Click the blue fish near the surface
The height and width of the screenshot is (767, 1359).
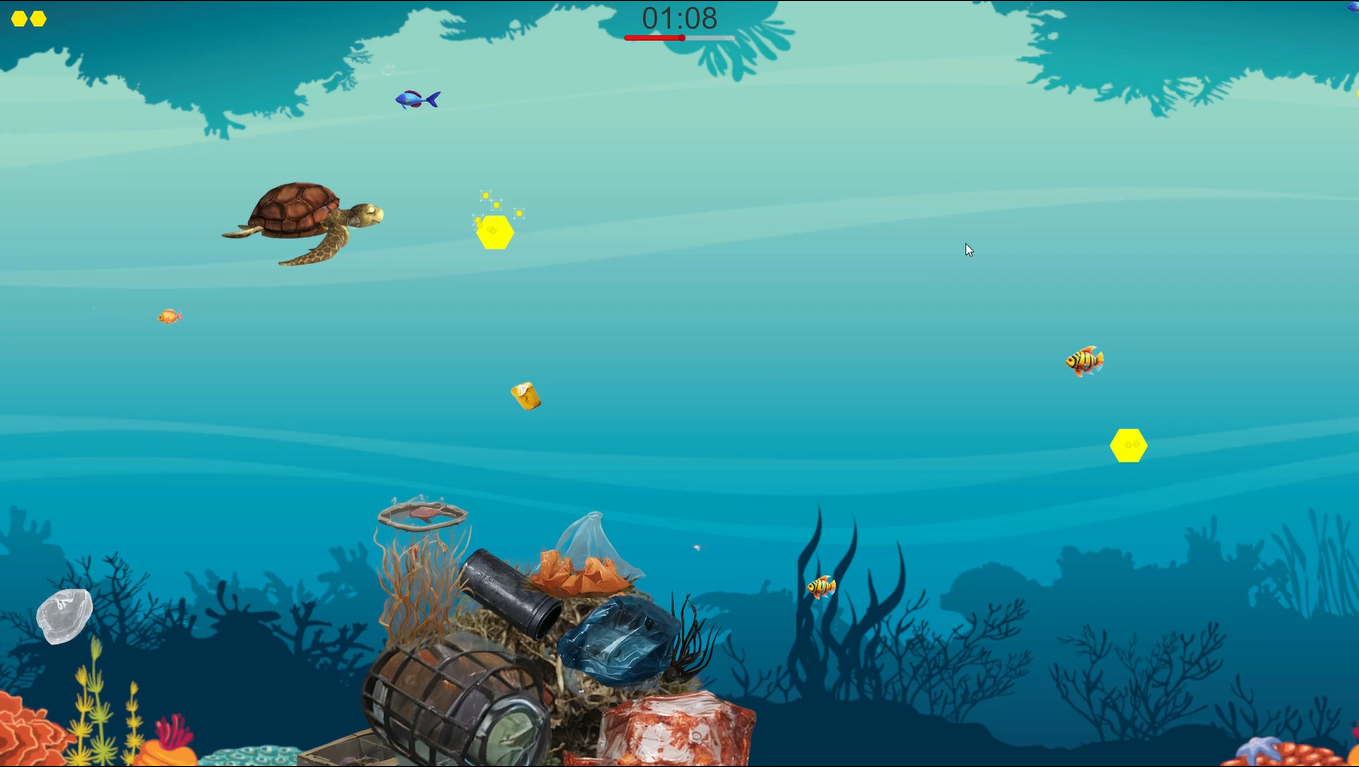tap(417, 98)
